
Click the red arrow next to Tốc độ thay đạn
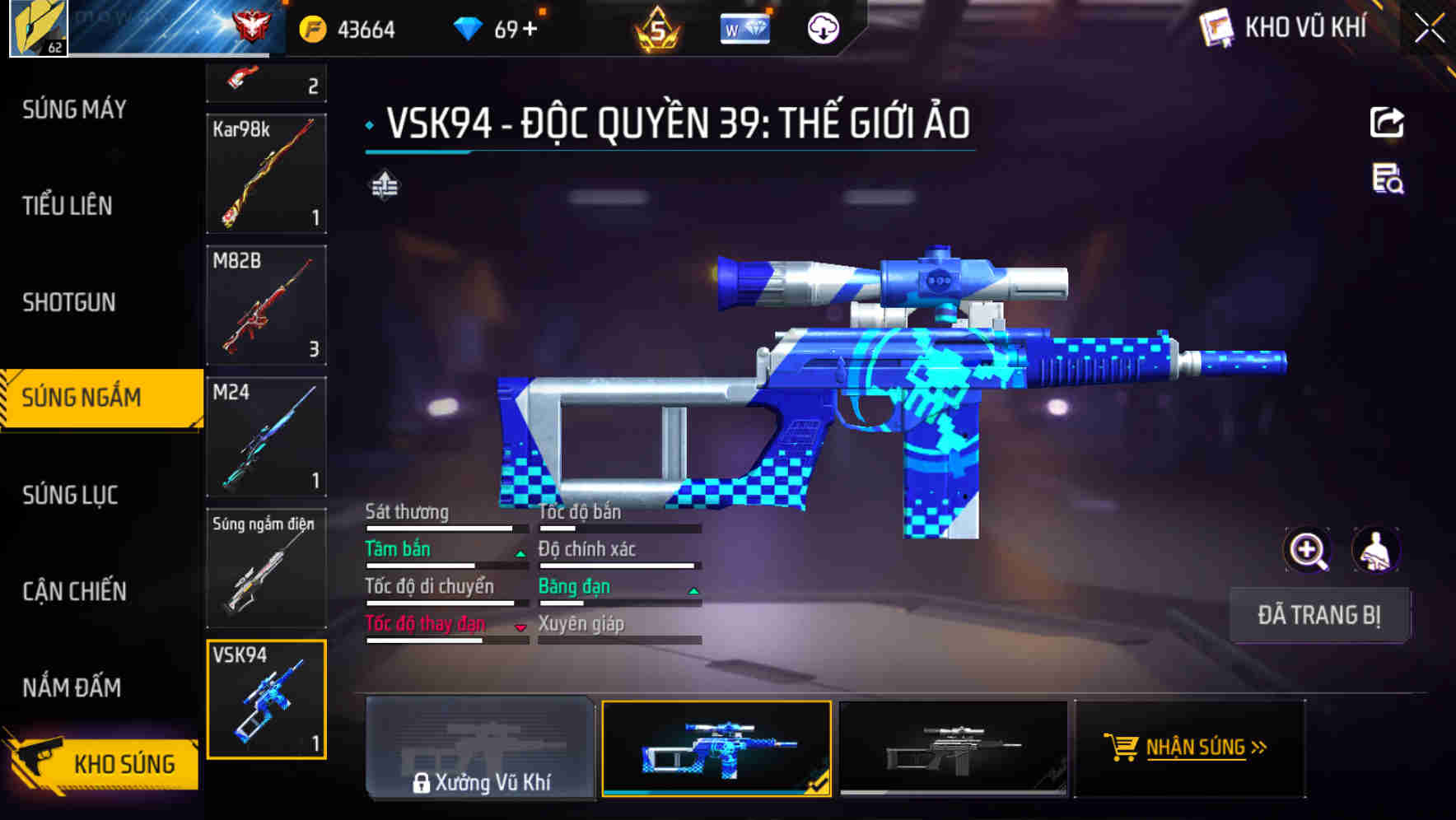click(520, 628)
